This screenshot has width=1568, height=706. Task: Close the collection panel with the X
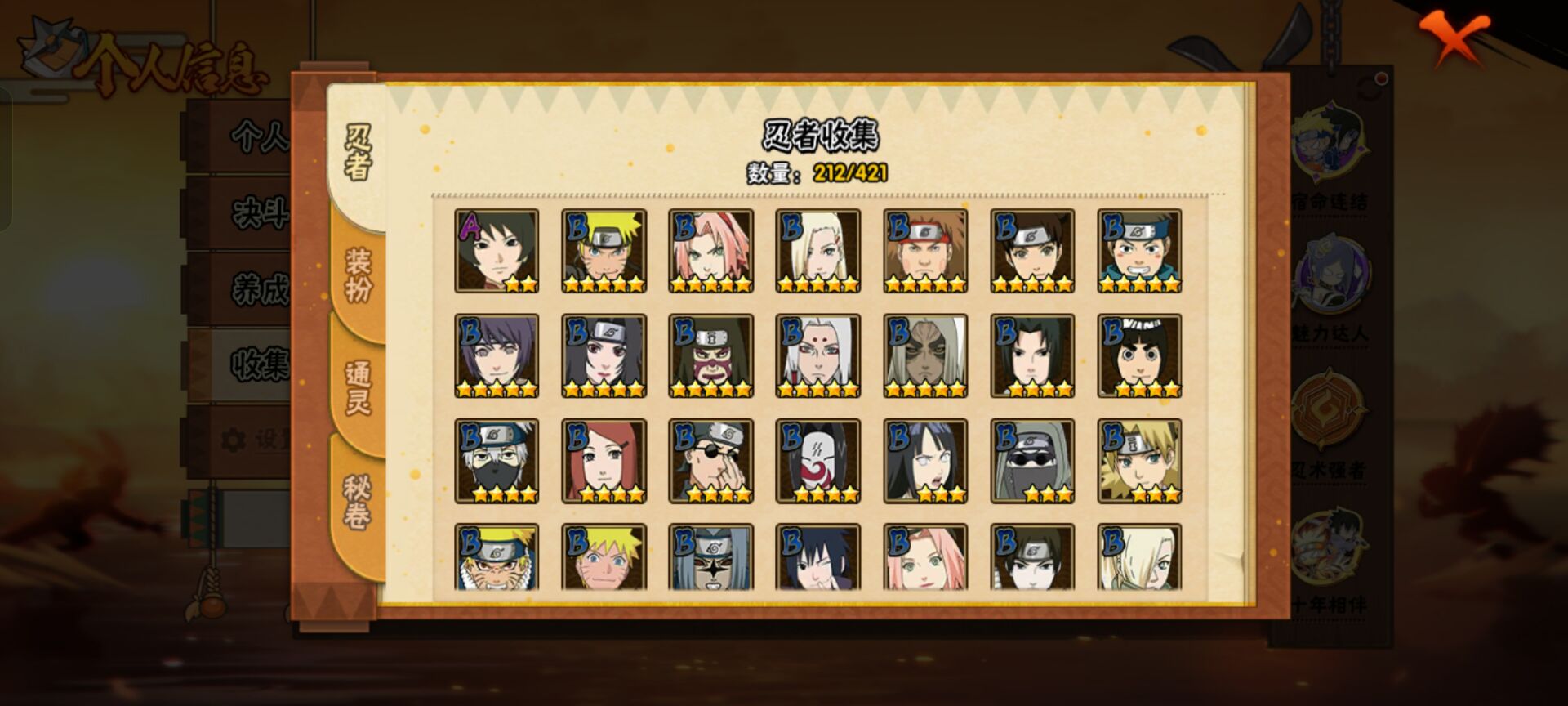click(x=1453, y=39)
